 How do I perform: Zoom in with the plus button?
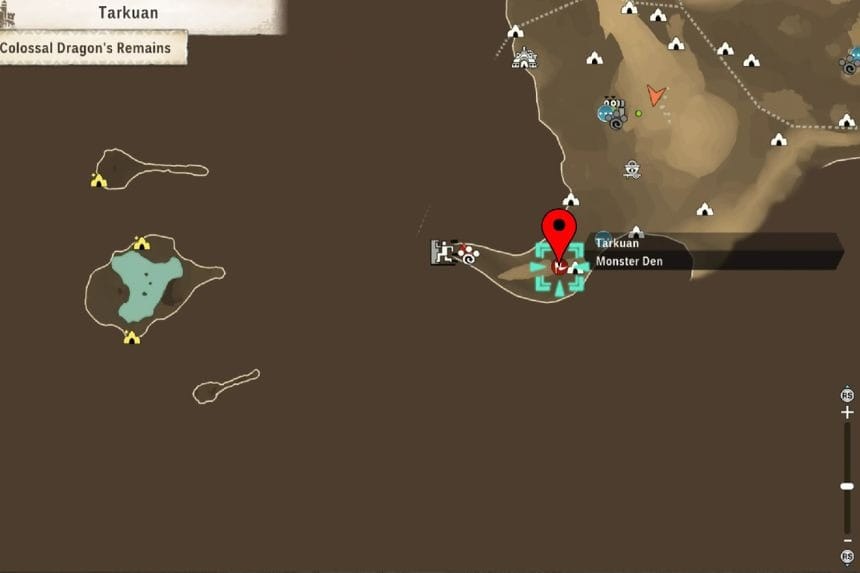pos(847,412)
